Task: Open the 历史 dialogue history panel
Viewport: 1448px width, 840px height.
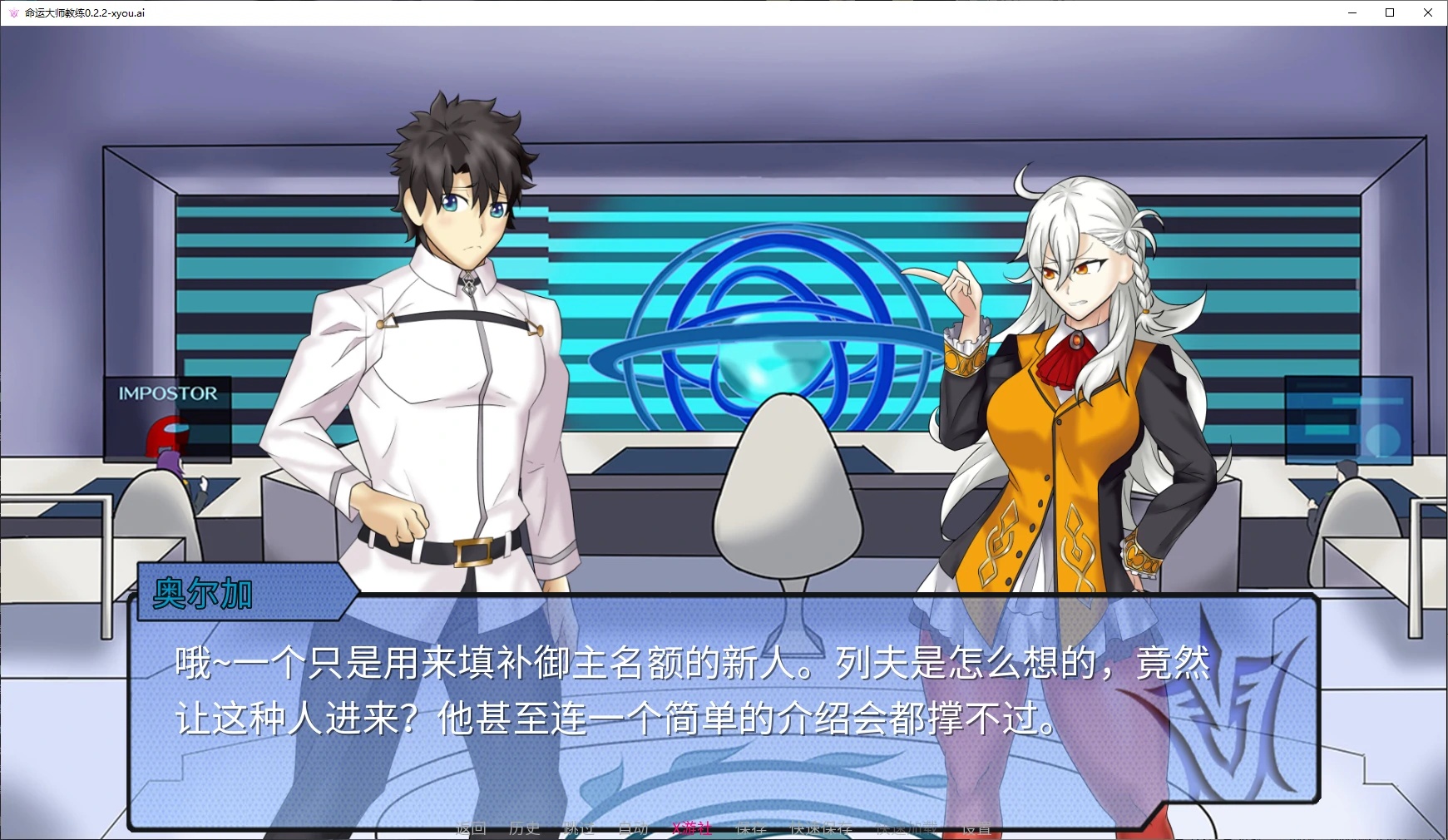Action: click(525, 828)
